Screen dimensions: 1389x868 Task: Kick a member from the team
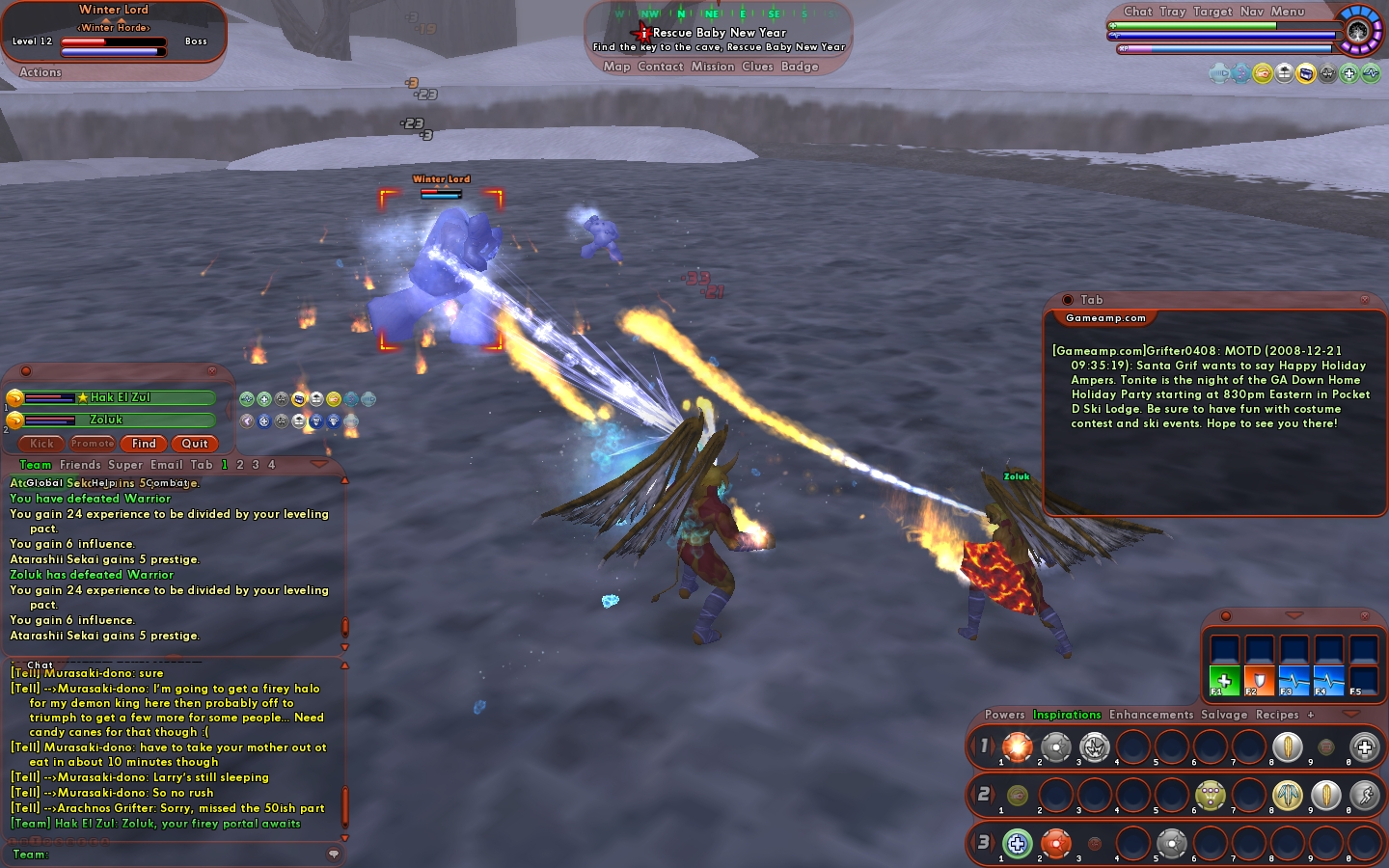[x=41, y=444]
